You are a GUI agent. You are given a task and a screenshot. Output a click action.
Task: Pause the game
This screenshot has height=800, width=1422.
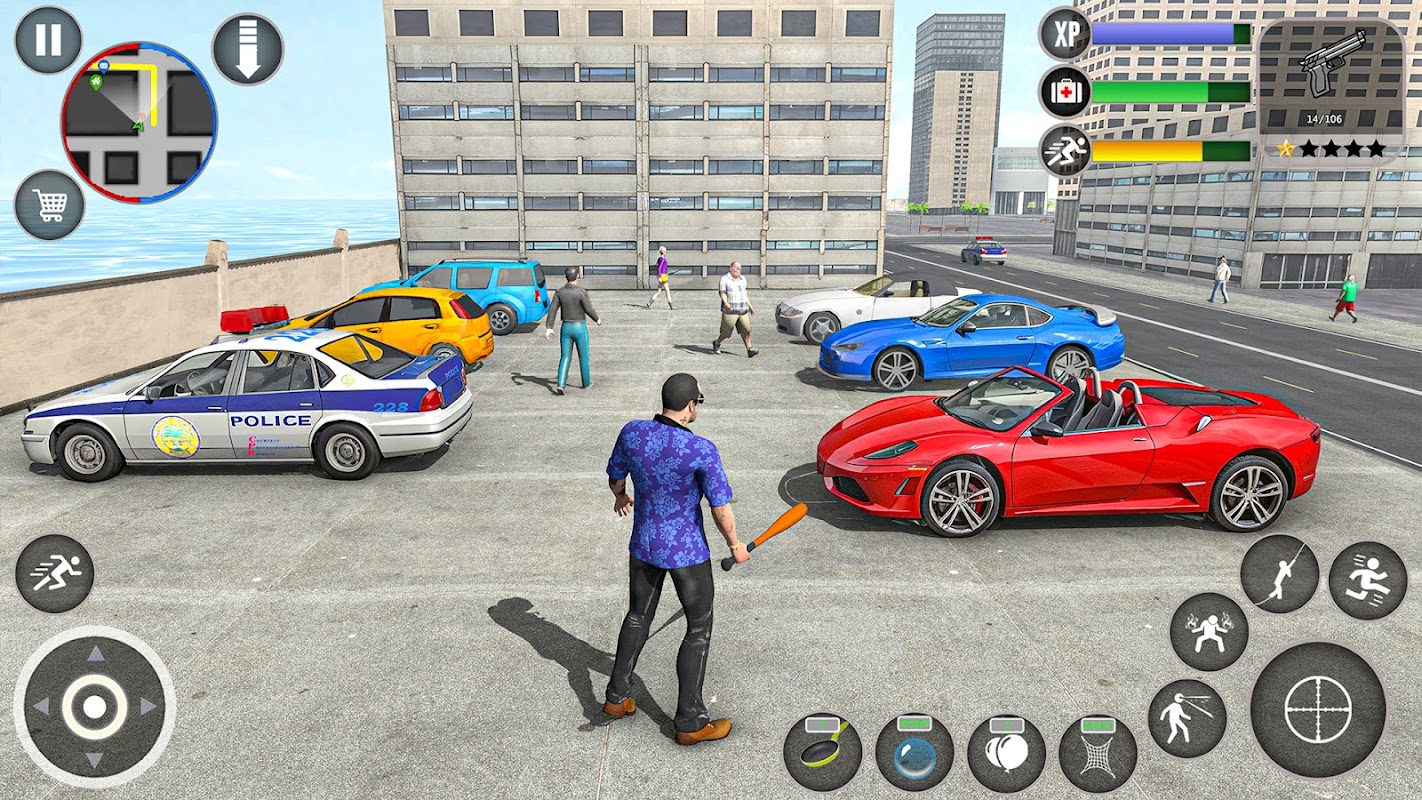(x=48, y=40)
